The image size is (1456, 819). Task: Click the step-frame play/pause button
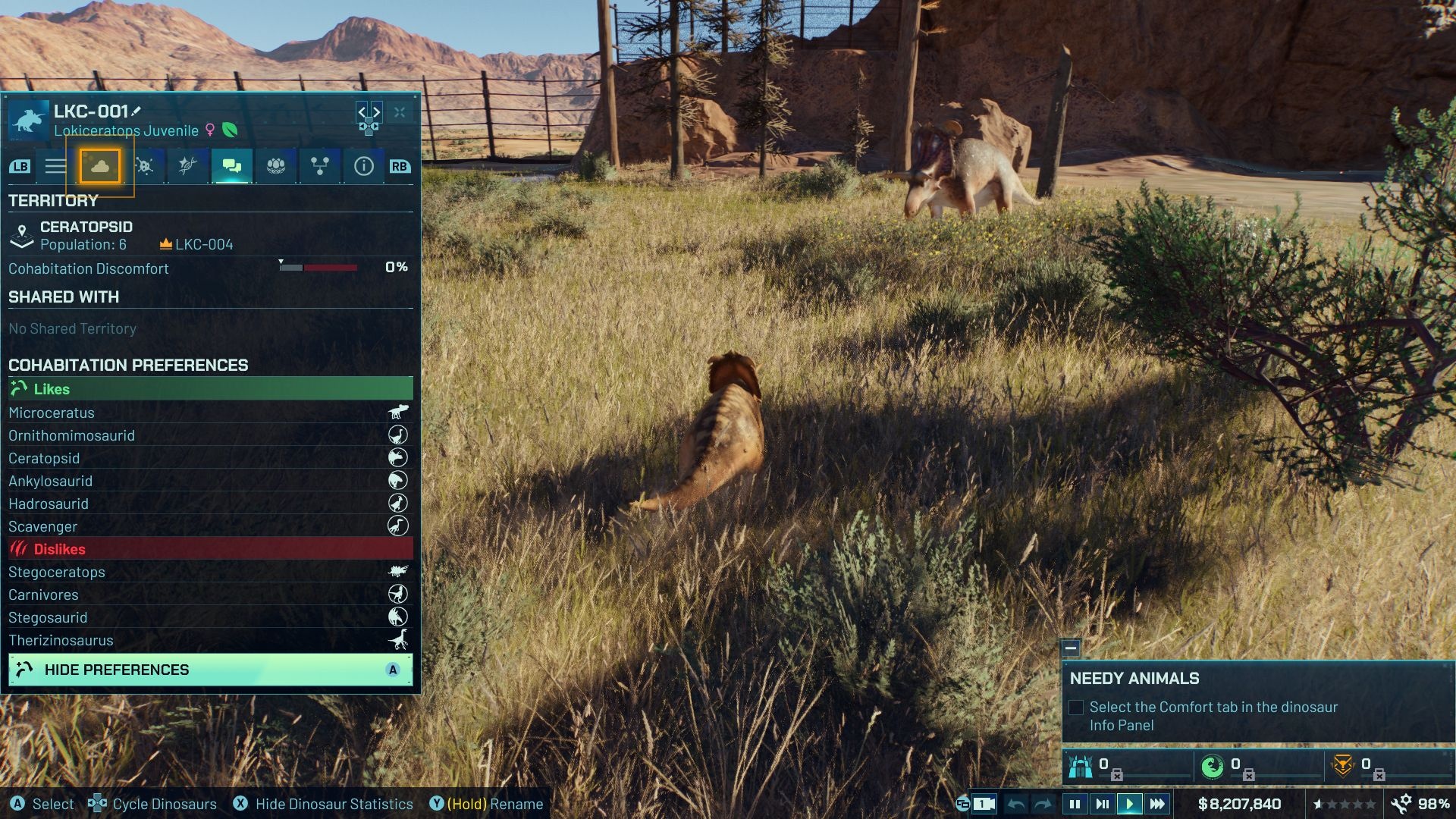1102,804
